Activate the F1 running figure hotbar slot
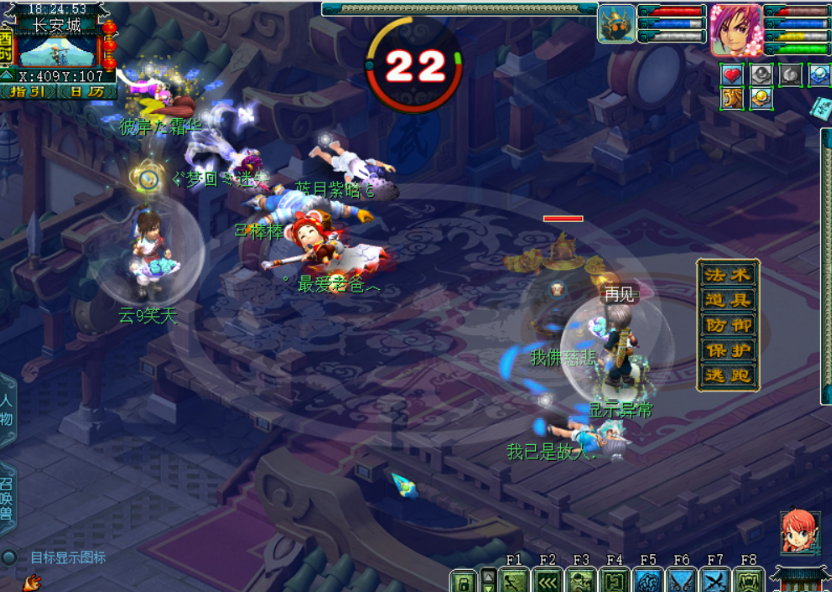The width and height of the screenshot is (832, 592). (516, 581)
